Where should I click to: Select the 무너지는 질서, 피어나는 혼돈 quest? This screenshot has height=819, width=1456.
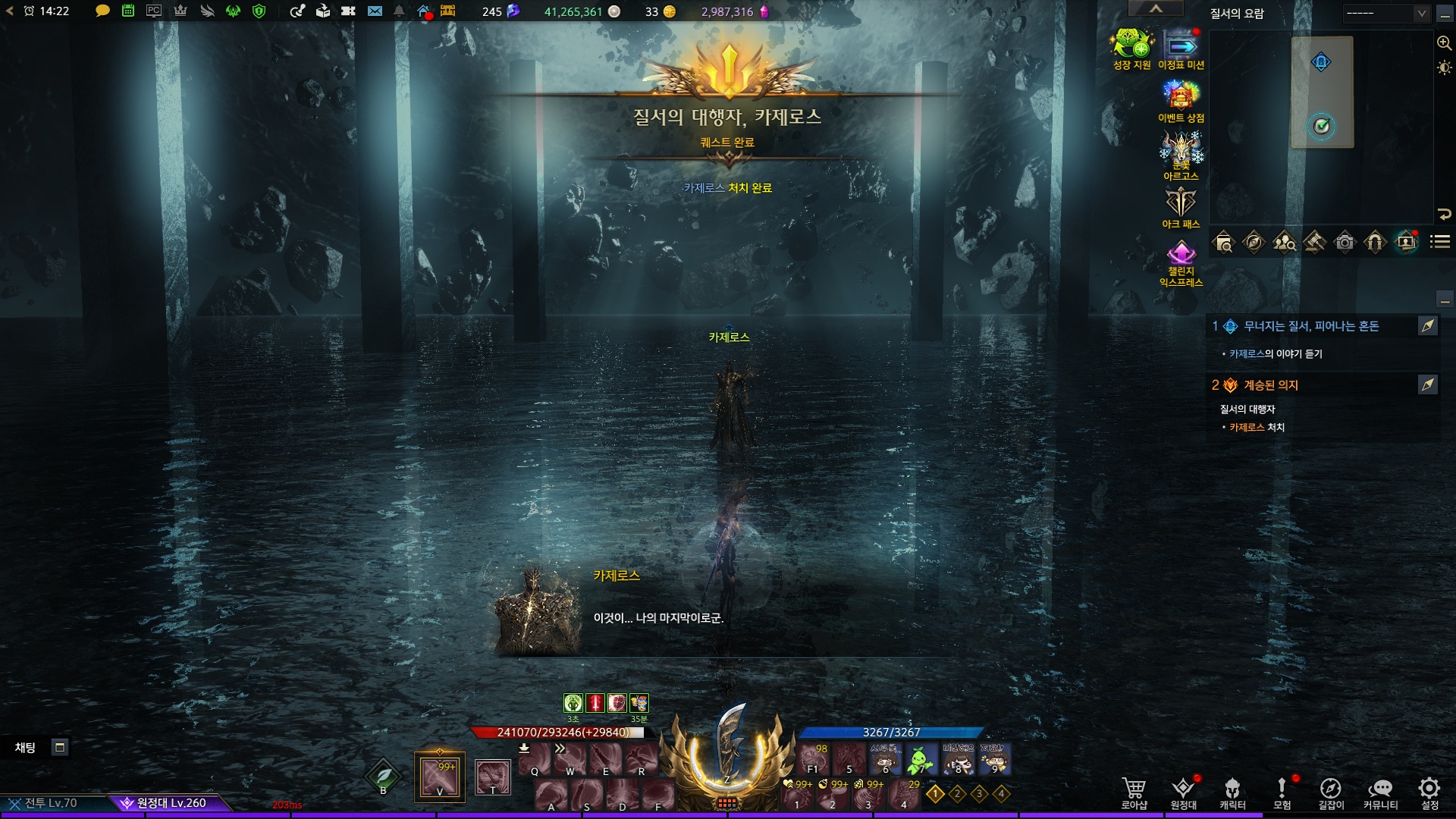click(x=1311, y=326)
